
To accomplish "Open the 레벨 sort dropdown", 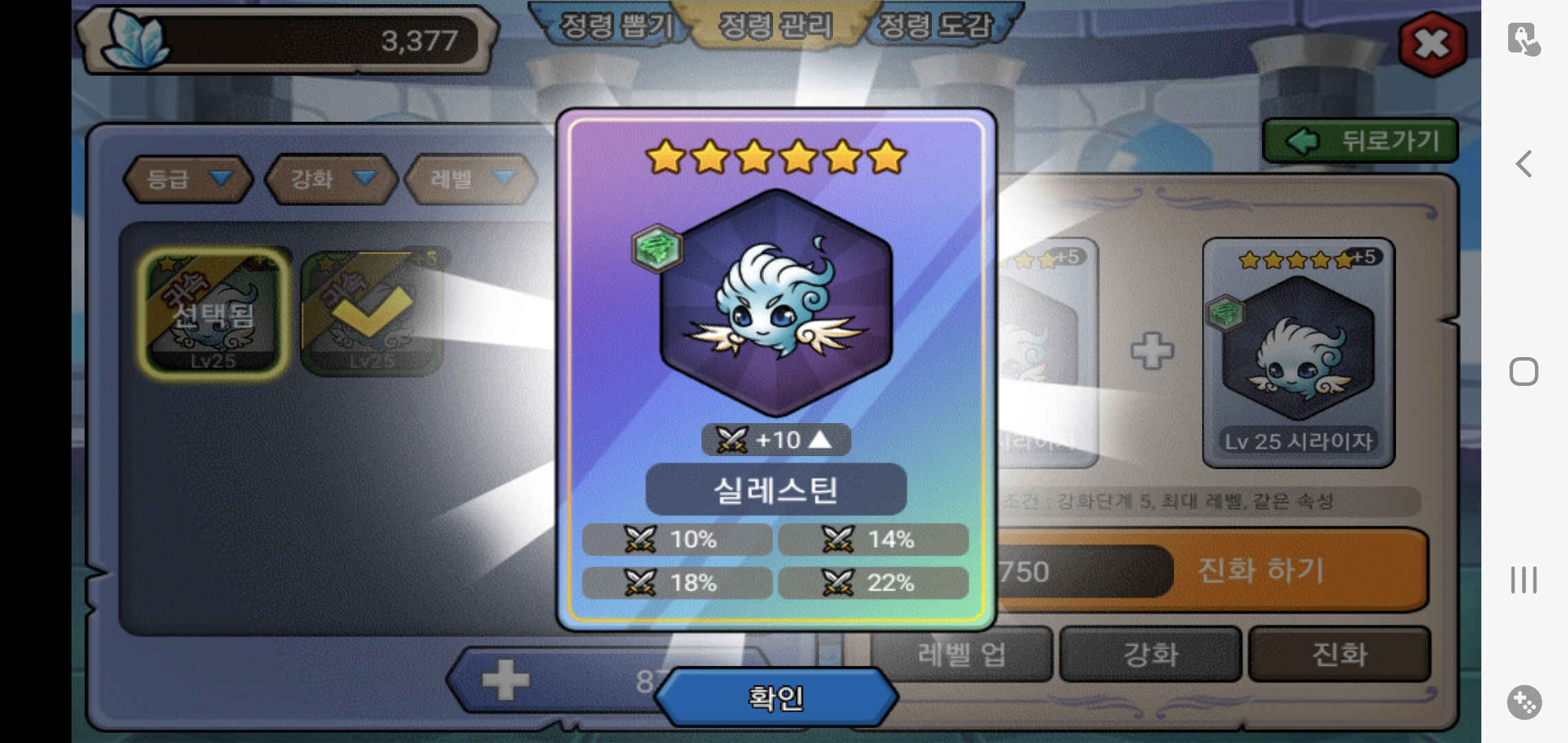I will coord(471,179).
